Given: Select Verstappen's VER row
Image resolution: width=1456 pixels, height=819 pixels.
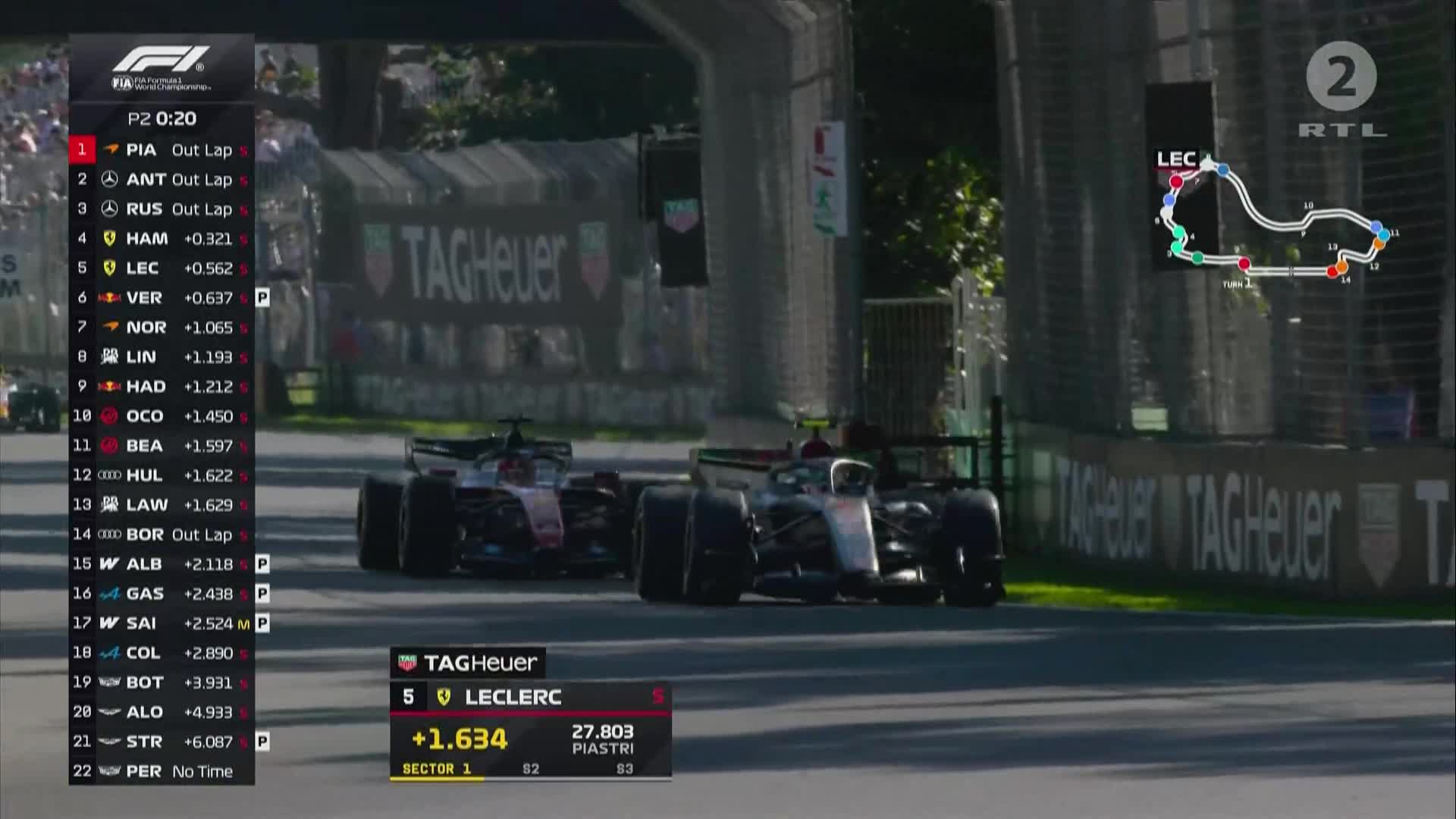Looking at the screenshot, I should tap(162, 298).
